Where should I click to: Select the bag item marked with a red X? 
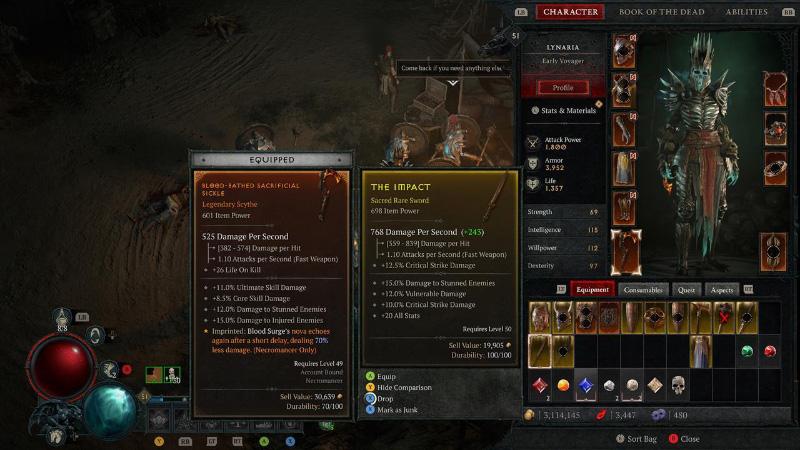724,318
